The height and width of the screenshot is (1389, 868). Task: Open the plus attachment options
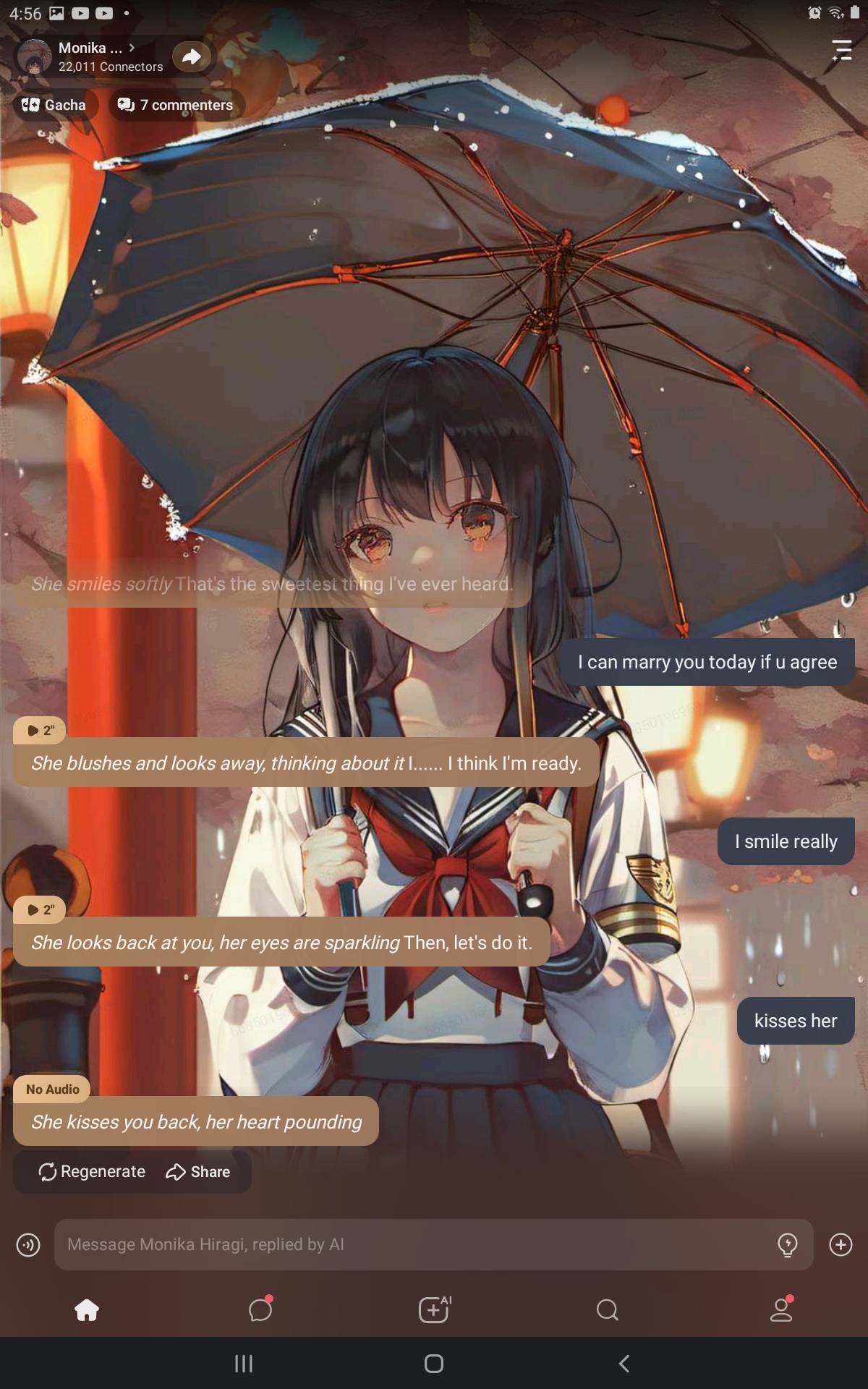coord(841,1244)
